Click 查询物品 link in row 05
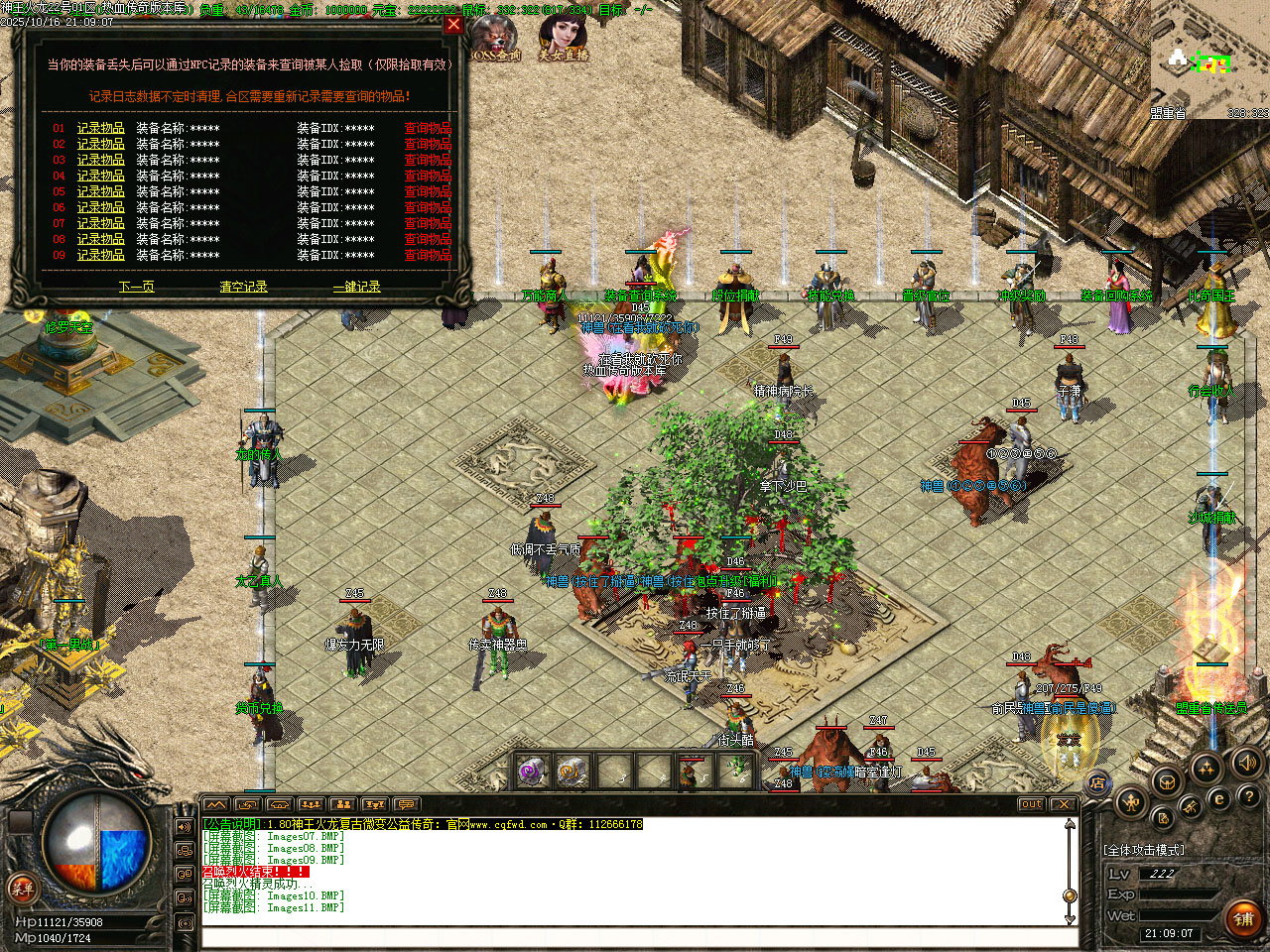 tap(428, 191)
